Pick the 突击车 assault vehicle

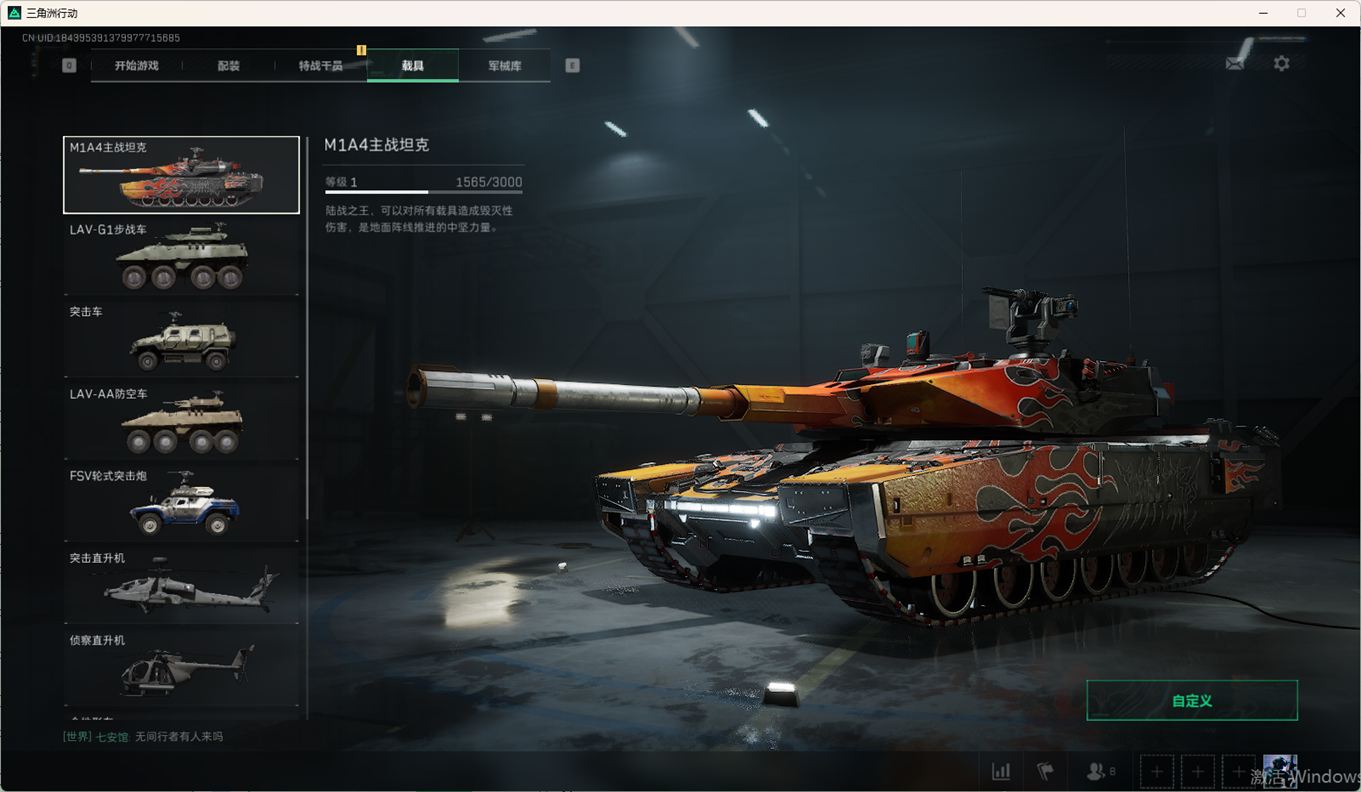pyautogui.click(x=181, y=338)
